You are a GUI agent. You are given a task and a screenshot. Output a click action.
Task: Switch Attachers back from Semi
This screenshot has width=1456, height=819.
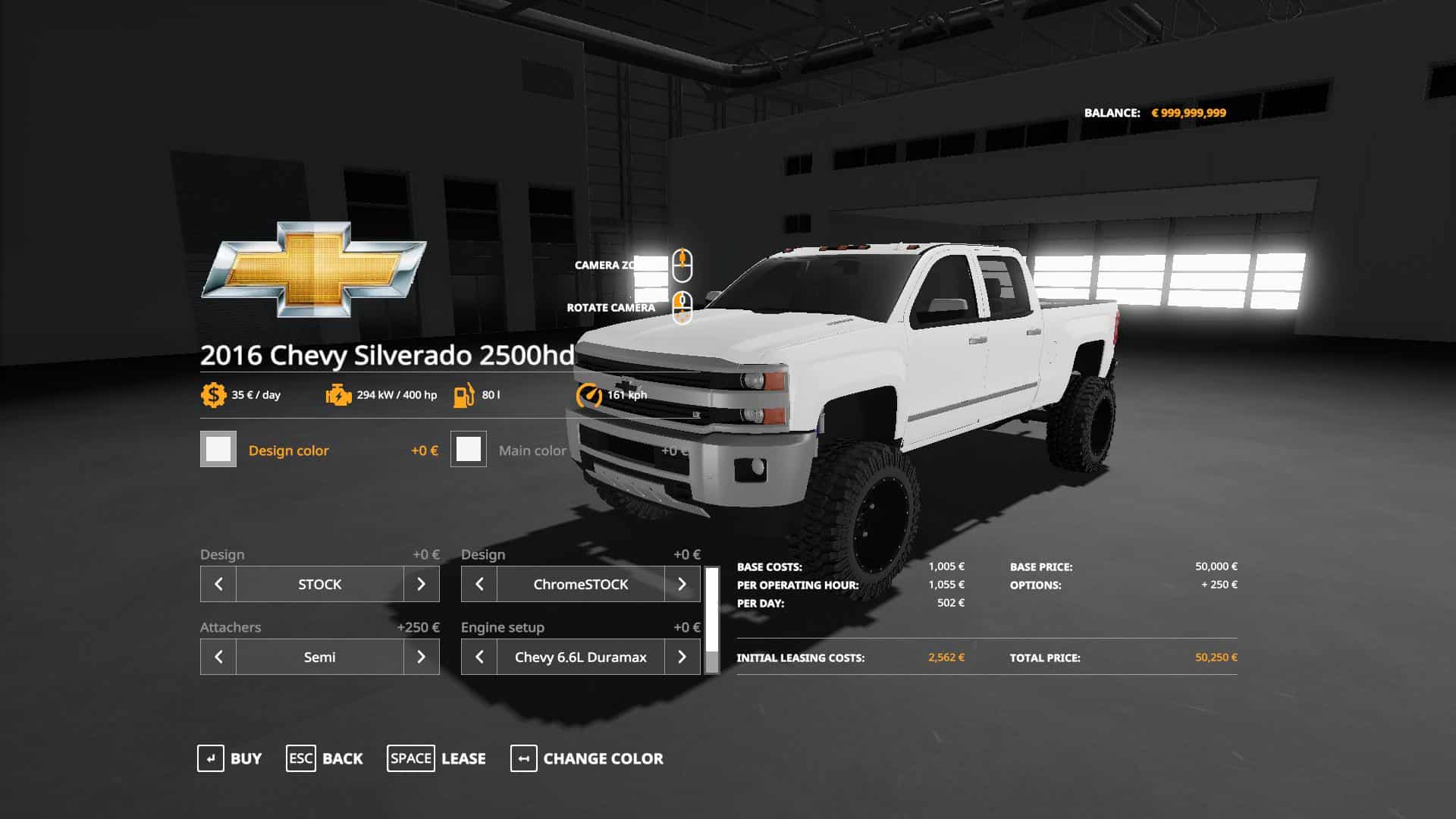point(218,657)
